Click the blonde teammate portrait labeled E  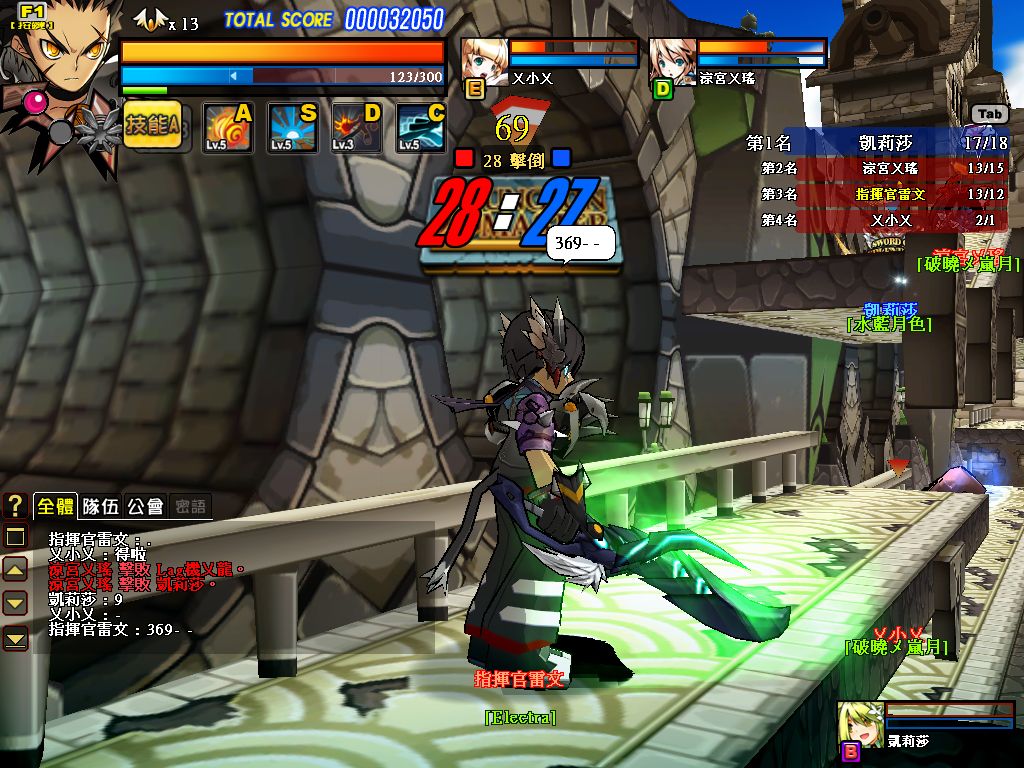pos(485,61)
